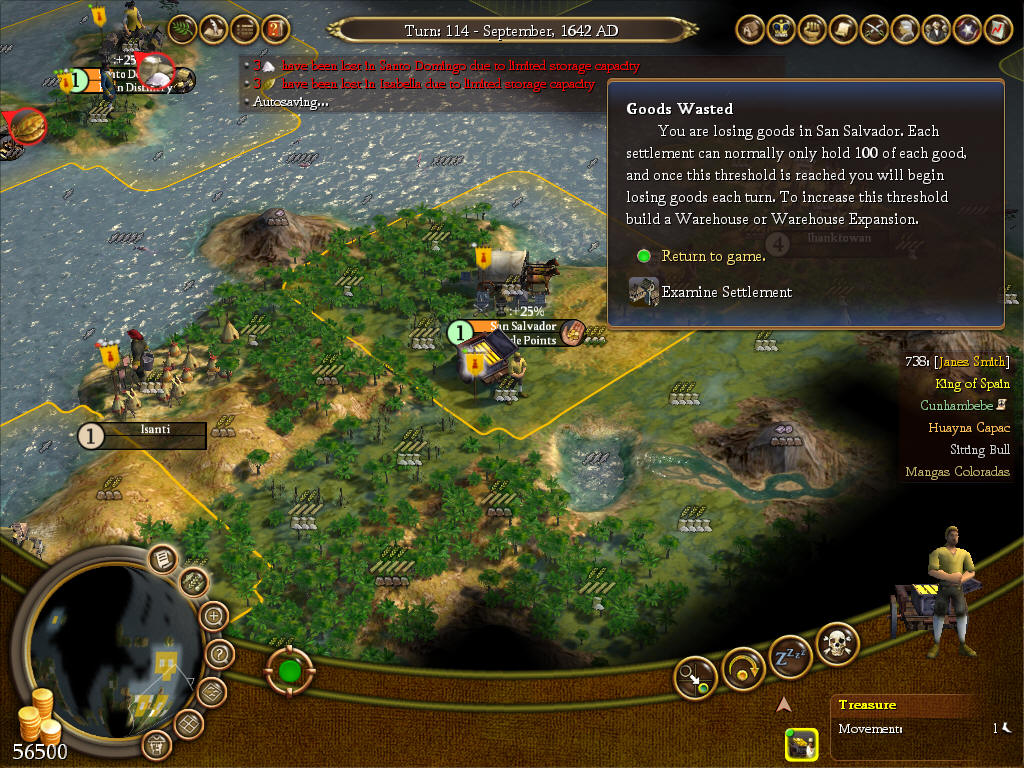The image size is (1024, 768).
Task: Open the scroll document button above the minimap
Action: click(x=163, y=559)
